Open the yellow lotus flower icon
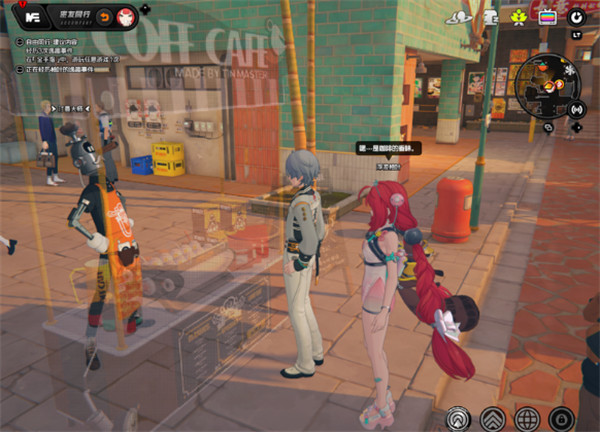The width and height of the screenshot is (600, 432). click(x=519, y=16)
